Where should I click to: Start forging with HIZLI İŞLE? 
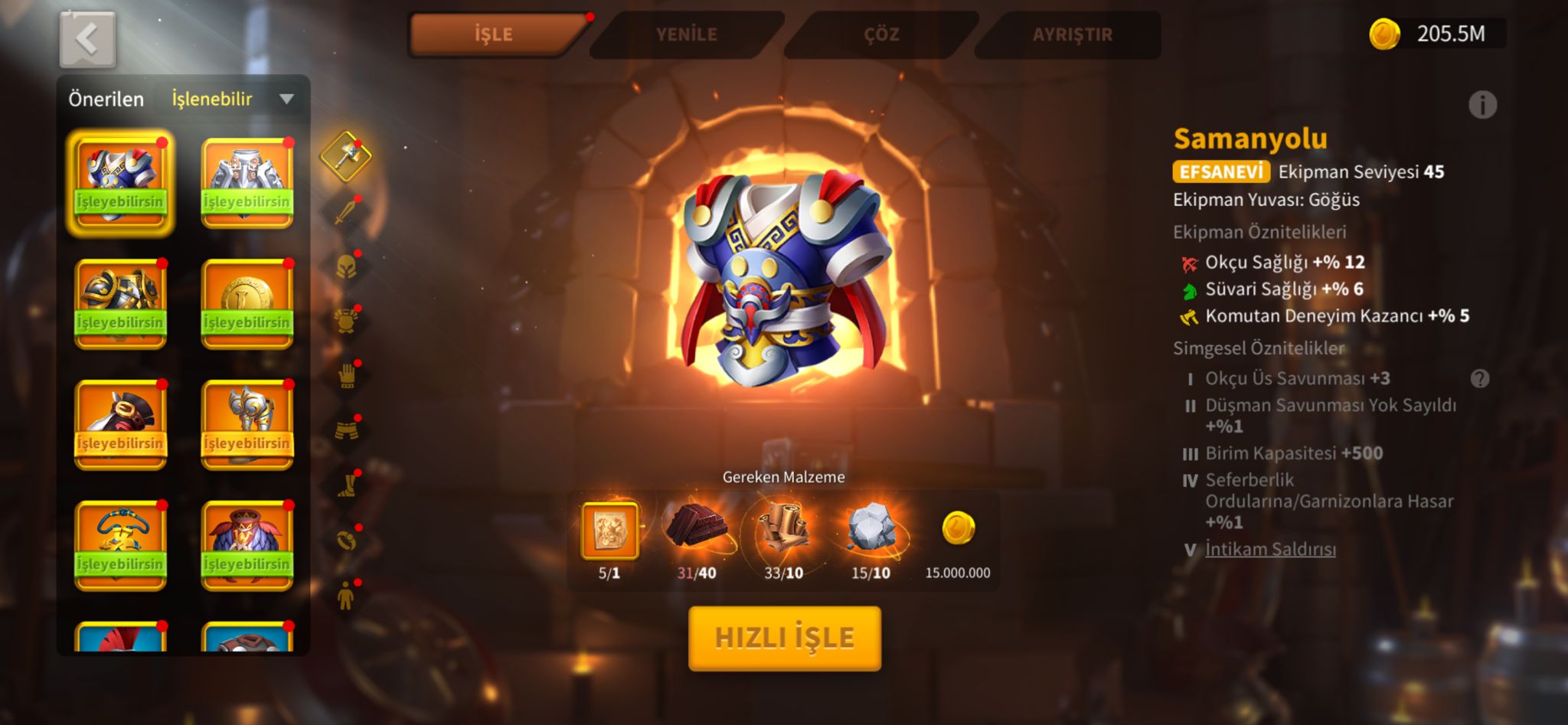[785, 638]
